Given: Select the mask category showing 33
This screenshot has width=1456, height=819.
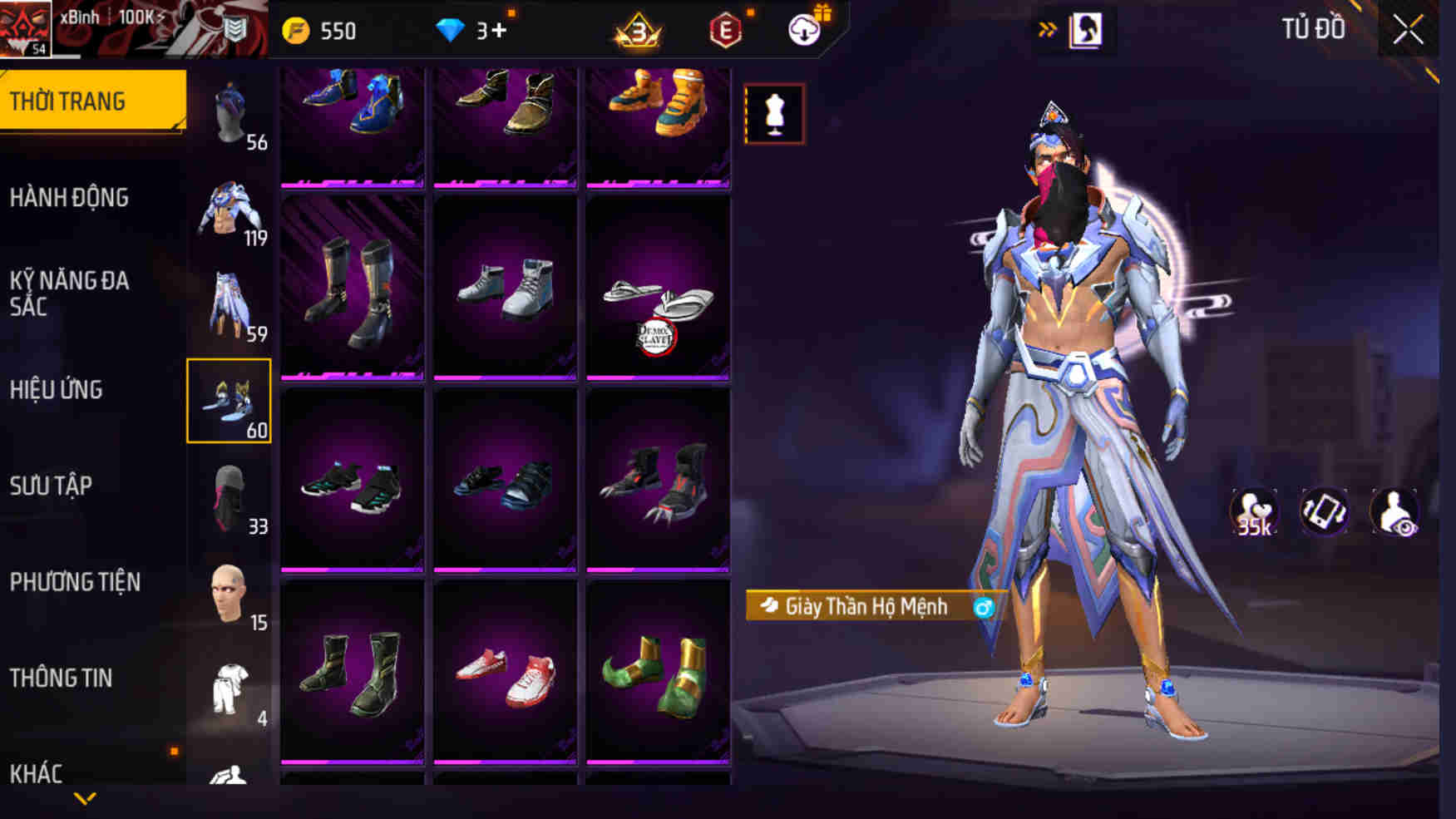Looking at the screenshot, I should (x=229, y=497).
